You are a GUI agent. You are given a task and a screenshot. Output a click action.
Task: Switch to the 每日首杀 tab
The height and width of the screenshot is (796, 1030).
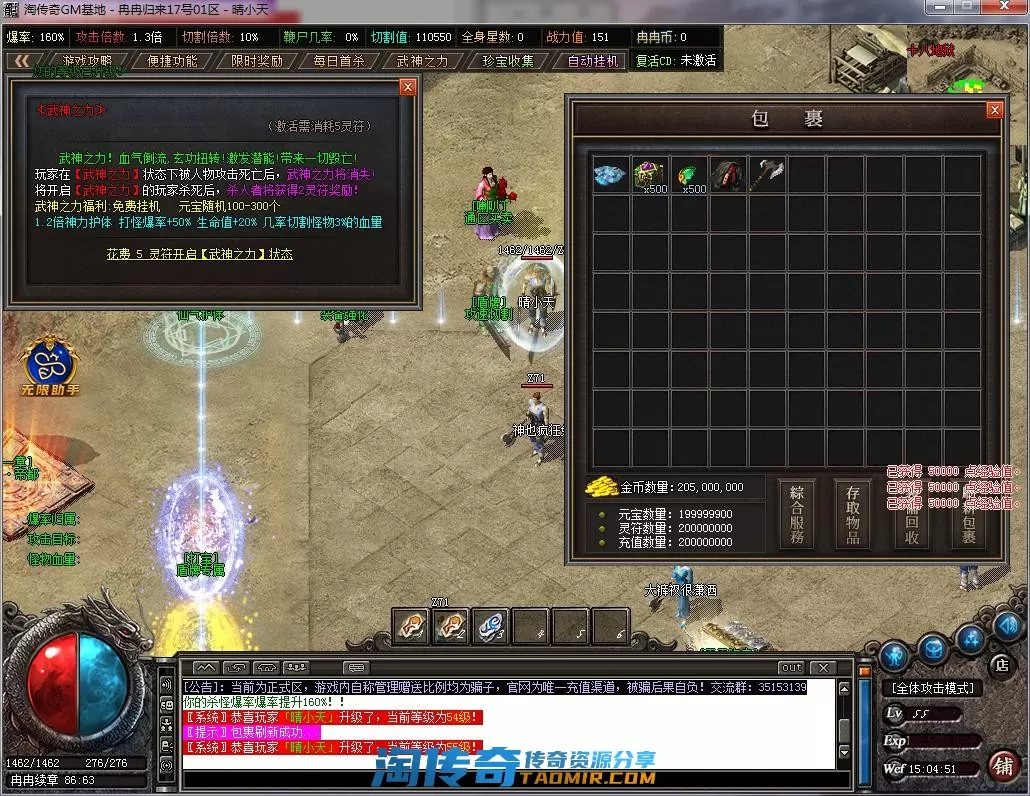(x=339, y=60)
